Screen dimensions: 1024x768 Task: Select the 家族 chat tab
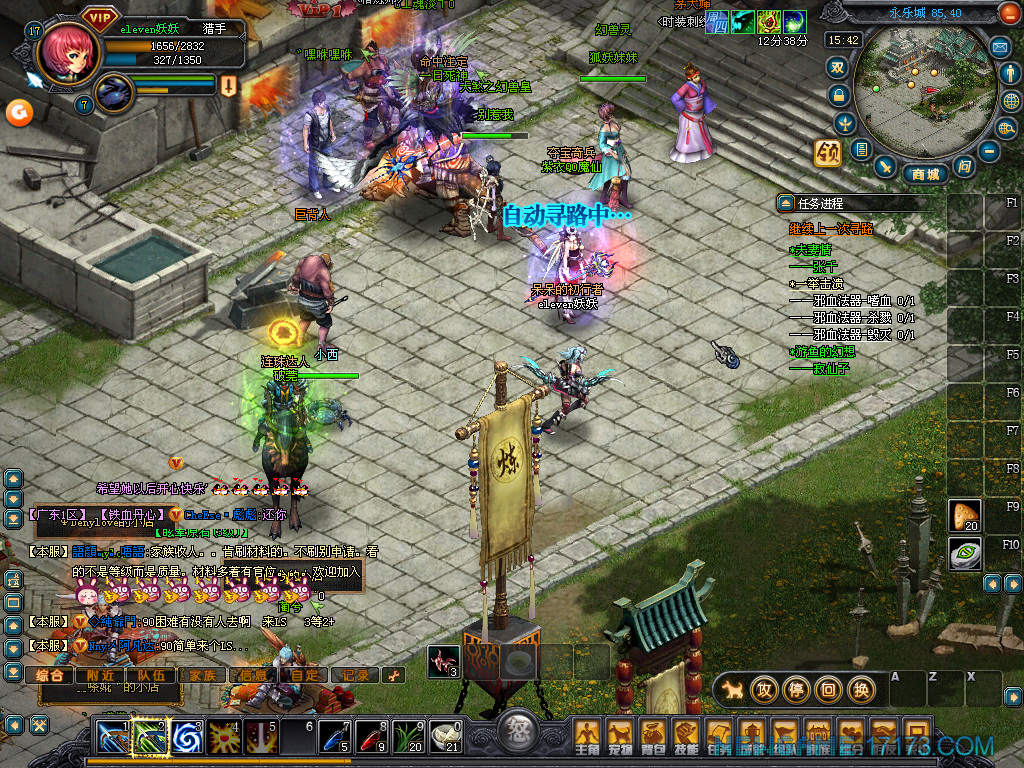click(x=202, y=675)
